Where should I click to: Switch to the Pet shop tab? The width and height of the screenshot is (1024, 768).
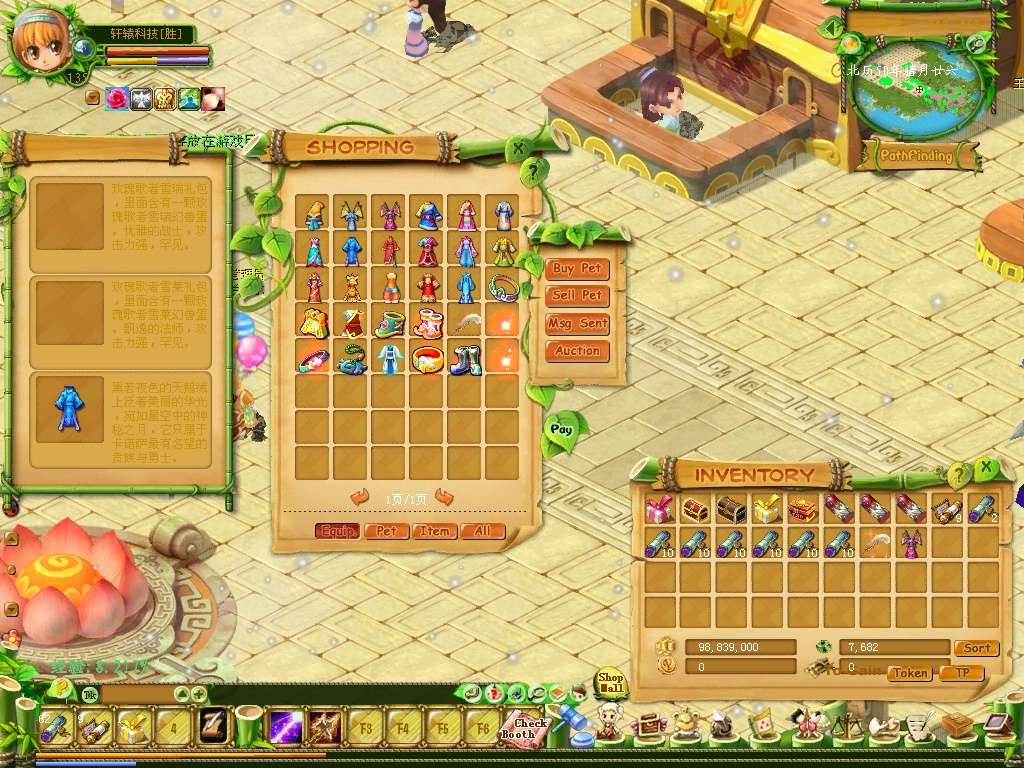click(386, 531)
